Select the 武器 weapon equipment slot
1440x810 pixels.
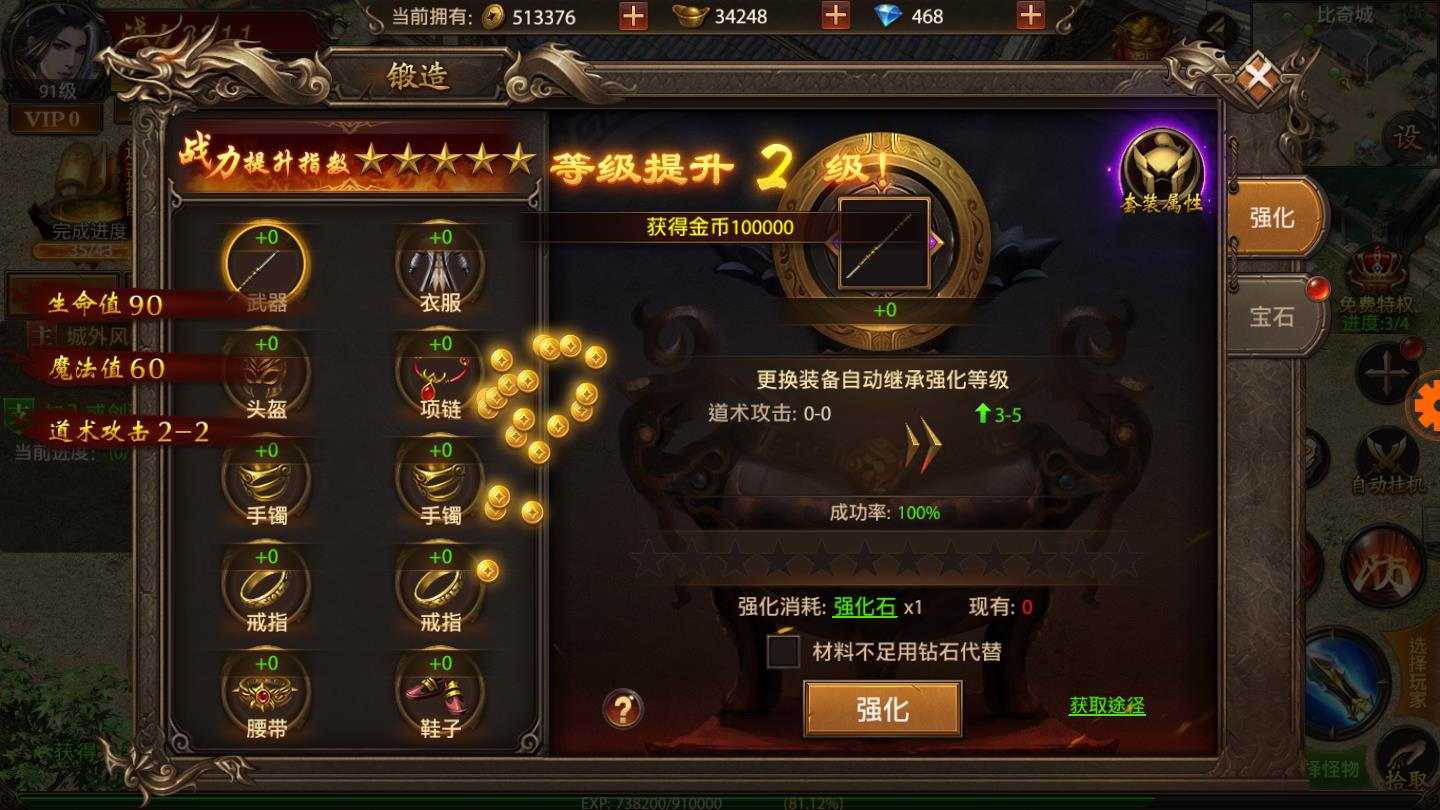[265, 270]
